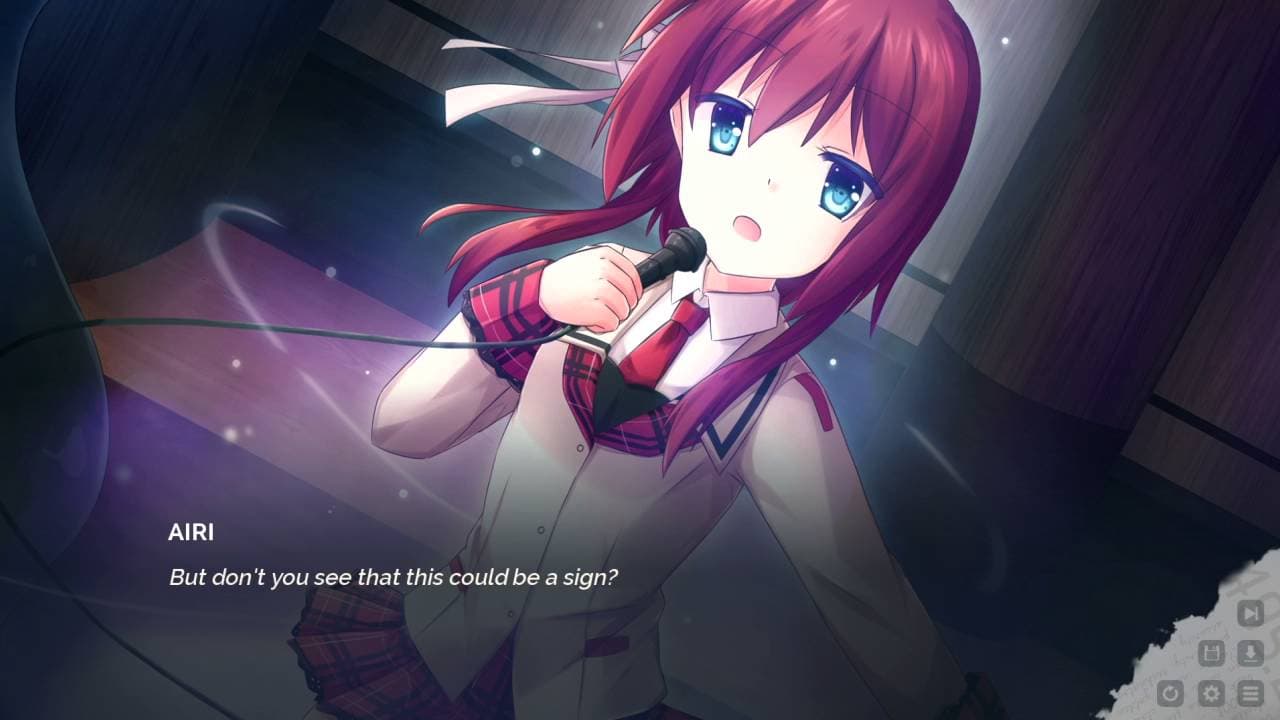This screenshot has width=1280, height=720.
Task: Activate the circular replay arrow icon
Action: coord(1170,693)
